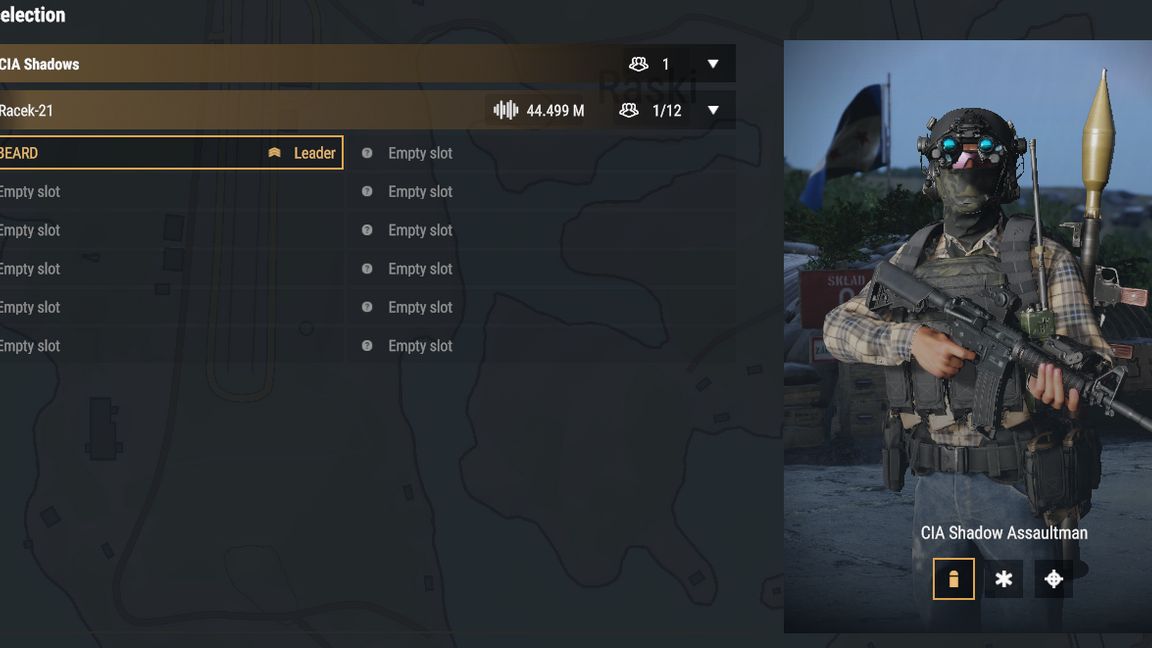Open the asterisk icon under Assaultman
Image resolution: width=1152 pixels, height=648 pixels.
coord(1003,579)
